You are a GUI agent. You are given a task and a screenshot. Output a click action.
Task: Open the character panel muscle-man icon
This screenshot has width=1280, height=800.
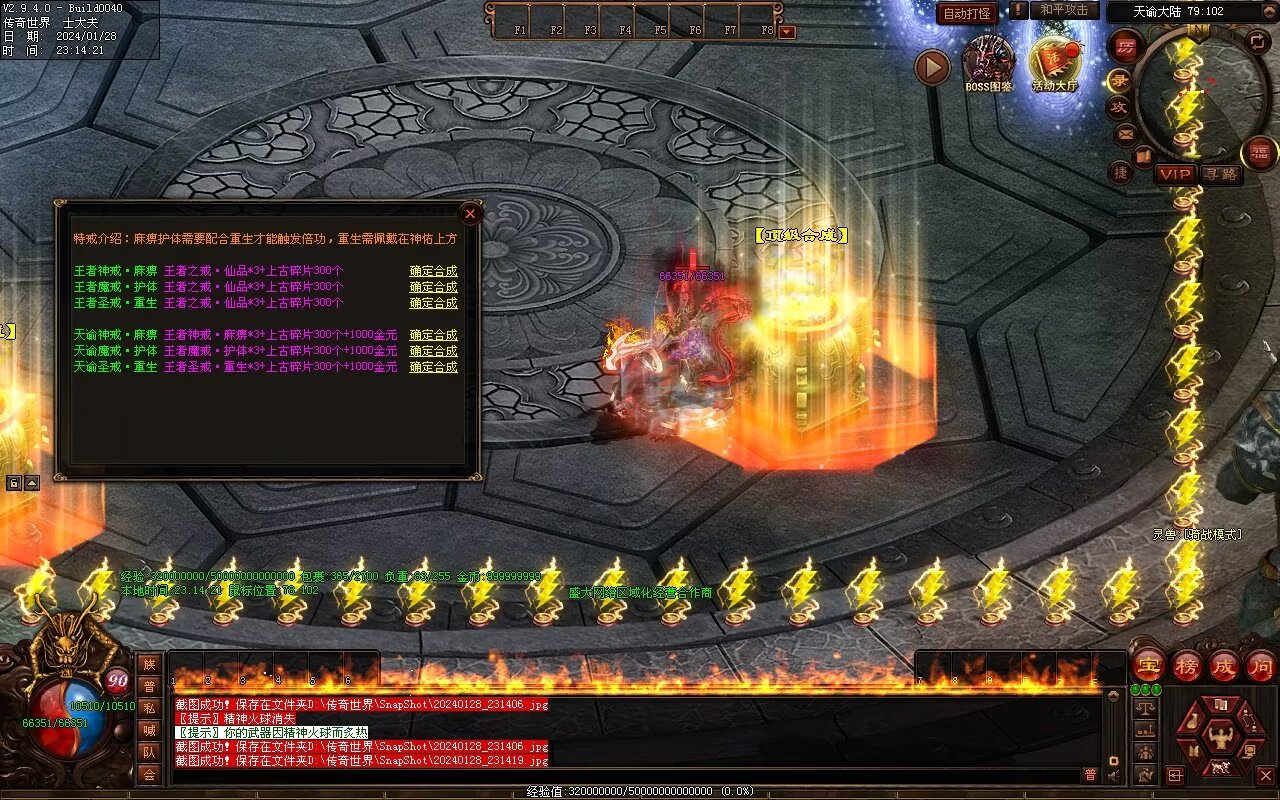click(1220, 738)
